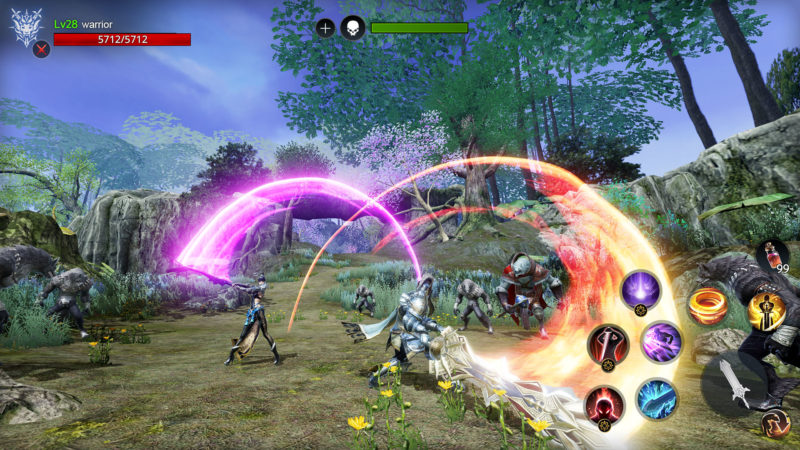Trigger the golden warrior sword buff

[x=765, y=311]
